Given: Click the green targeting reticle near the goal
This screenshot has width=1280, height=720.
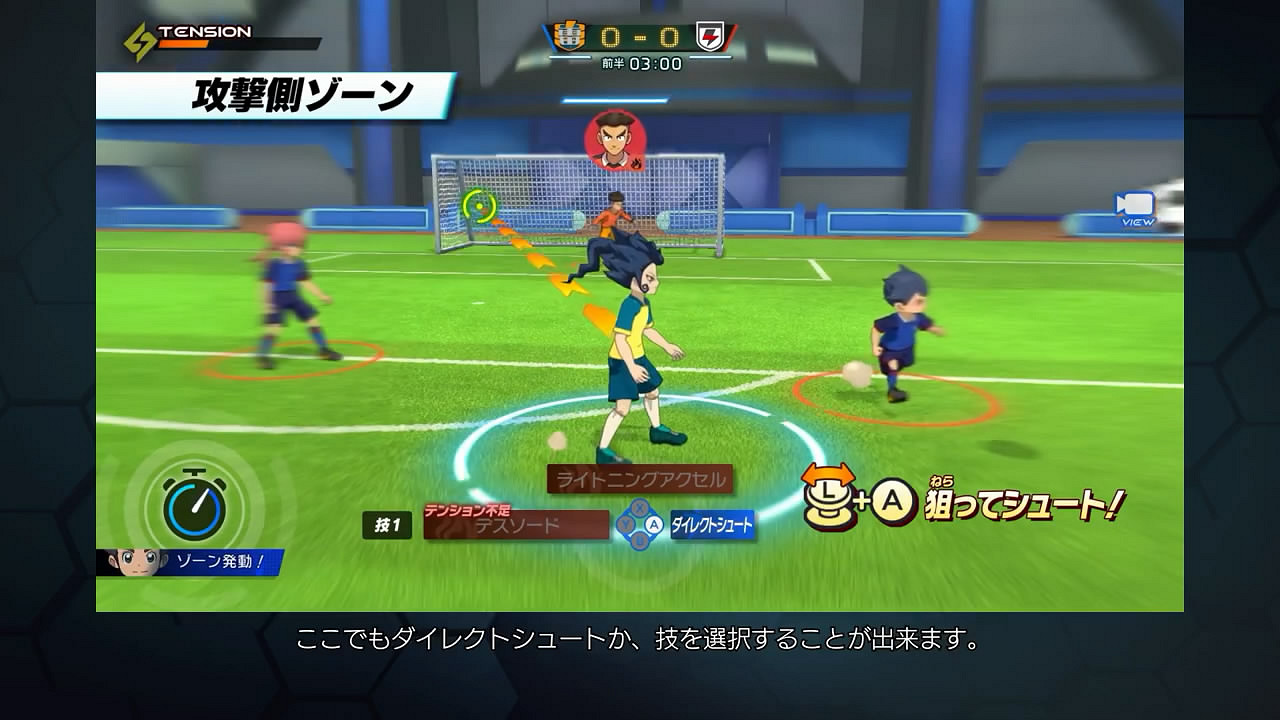Looking at the screenshot, I should pyautogui.click(x=480, y=207).
